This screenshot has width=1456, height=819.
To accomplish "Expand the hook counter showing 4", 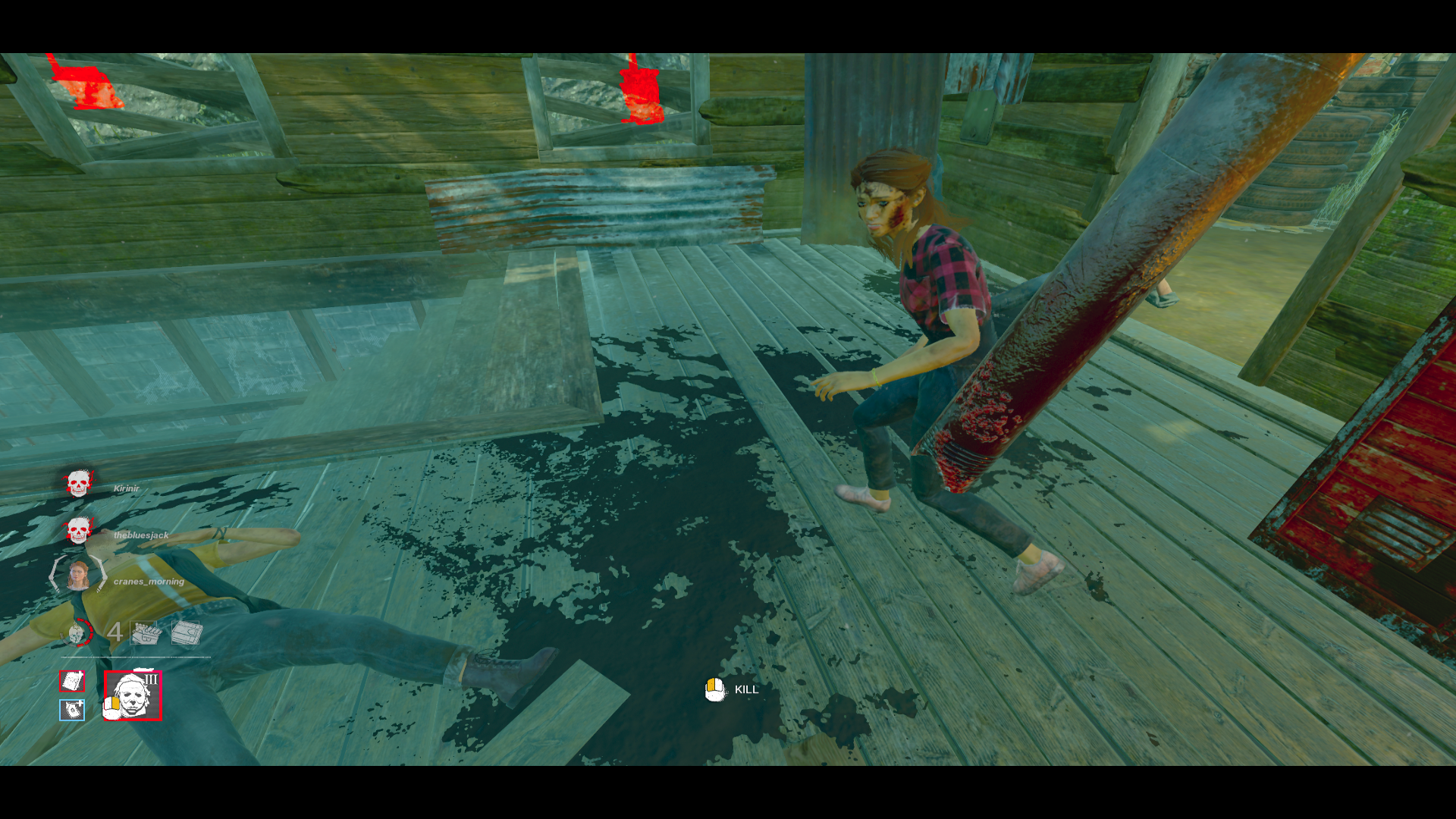I will pos(115,632).
